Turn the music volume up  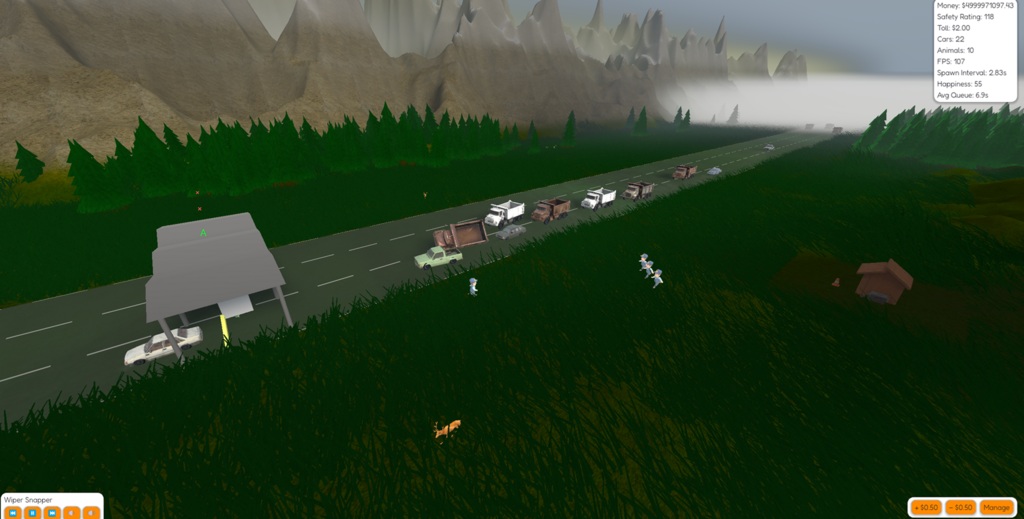click(x=90, y=512)
